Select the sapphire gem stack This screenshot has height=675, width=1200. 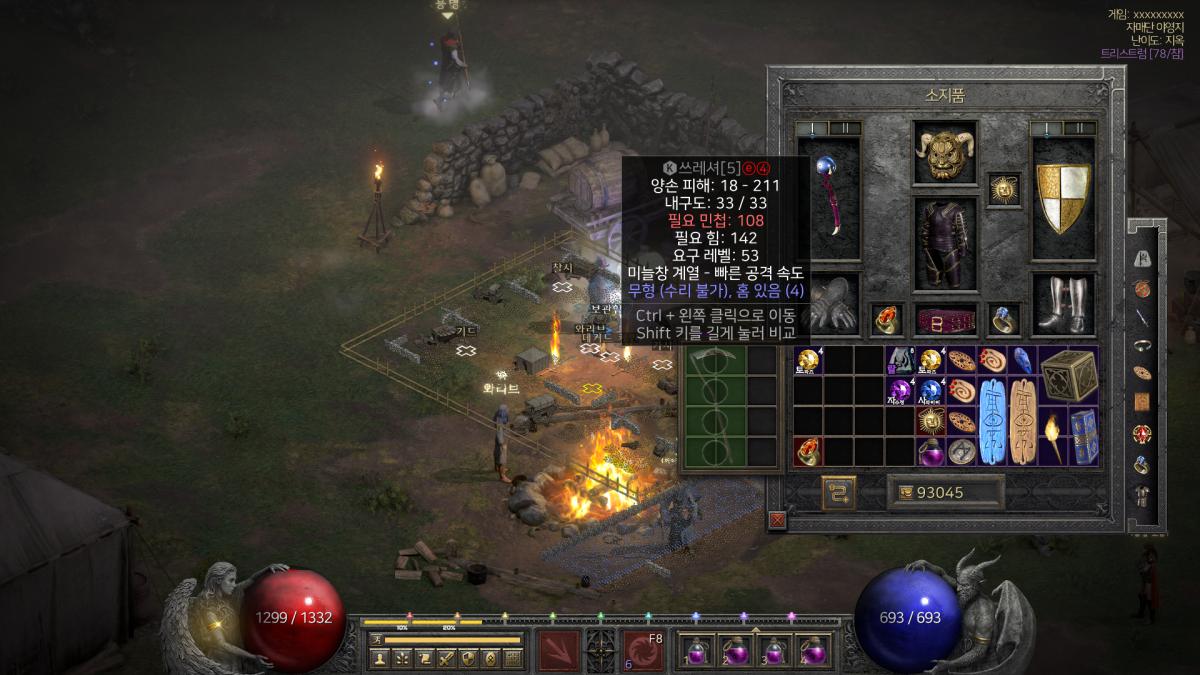pos(931,392)
